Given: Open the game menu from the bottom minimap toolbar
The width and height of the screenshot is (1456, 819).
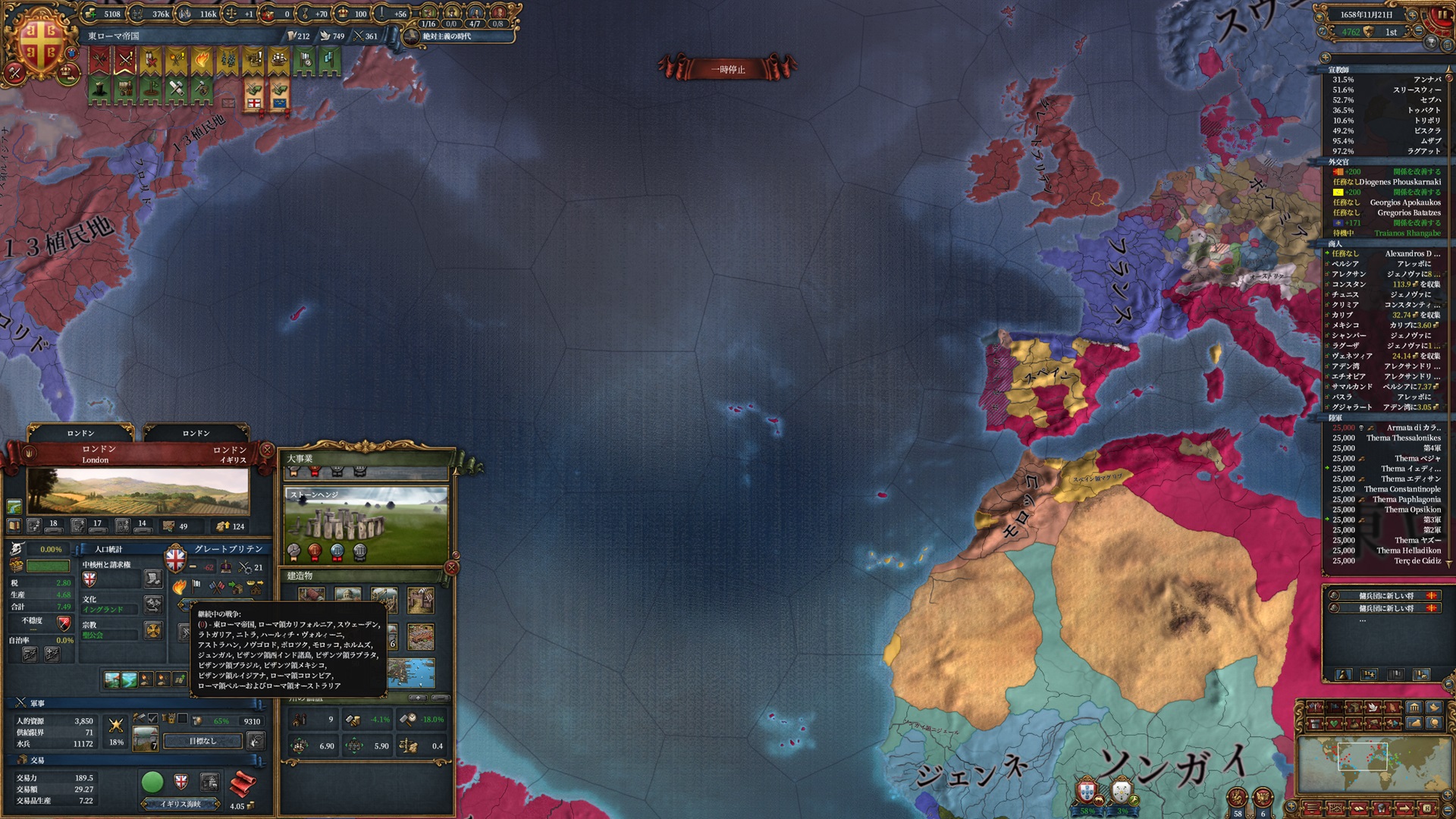Looking at the screenshot, I should (1312, 808).
